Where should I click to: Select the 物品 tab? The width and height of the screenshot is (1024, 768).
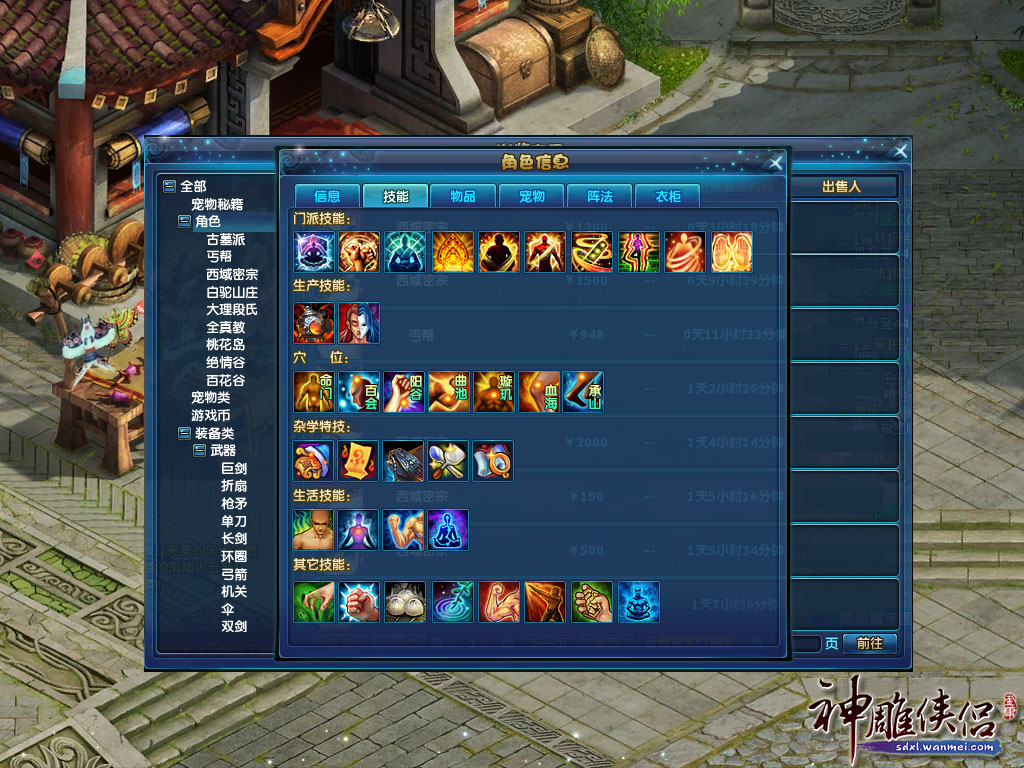coord(463,196)
